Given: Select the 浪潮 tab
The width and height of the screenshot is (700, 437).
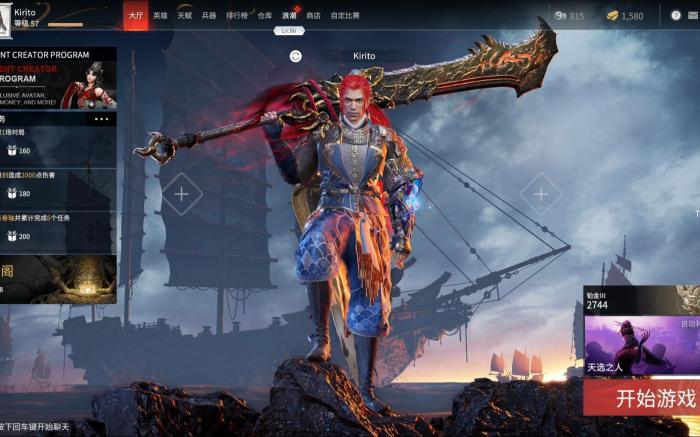Looking at the screenshot, I should (289, 16).
